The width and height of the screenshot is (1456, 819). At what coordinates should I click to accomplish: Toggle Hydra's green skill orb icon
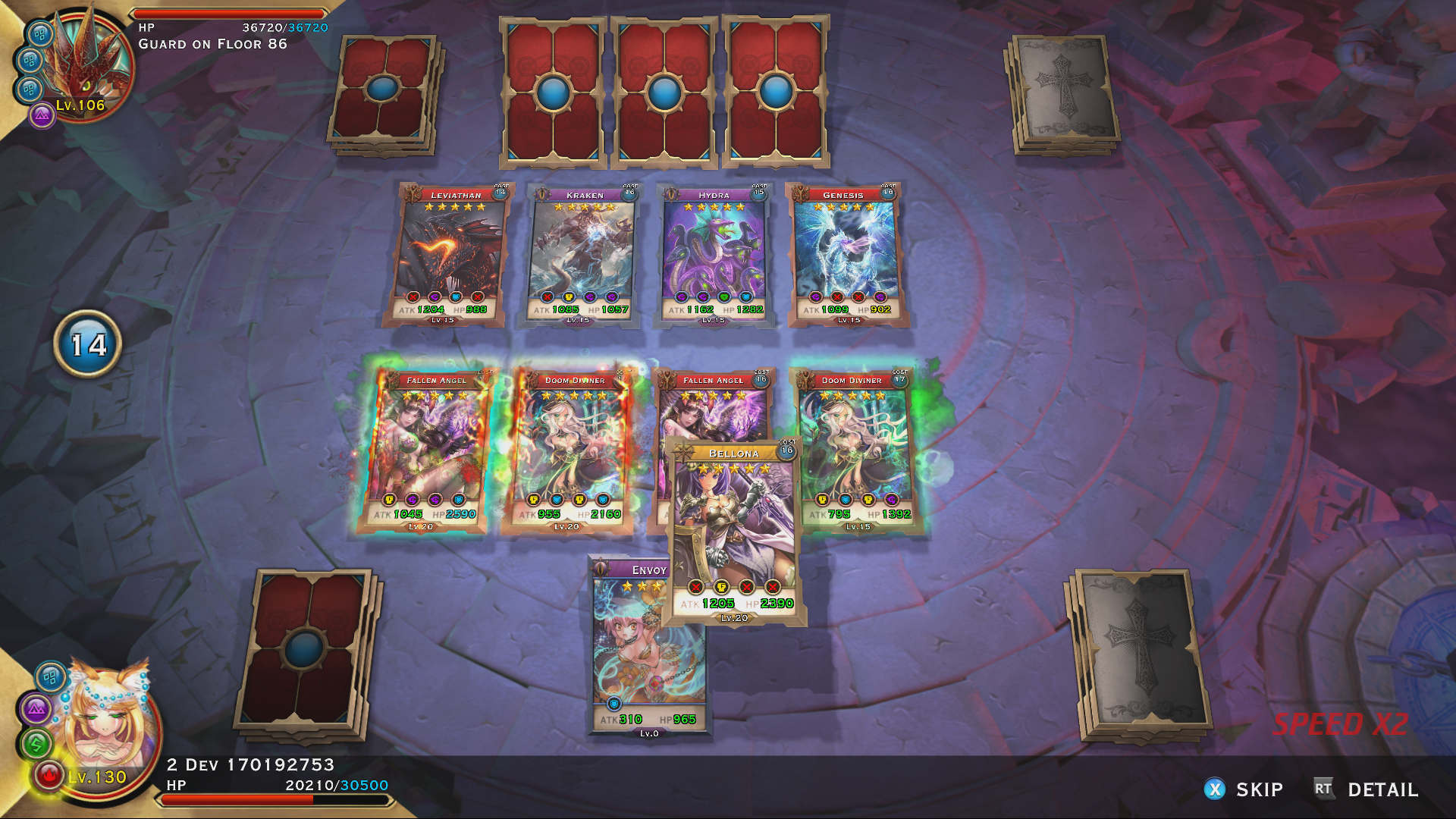[723, 297]
